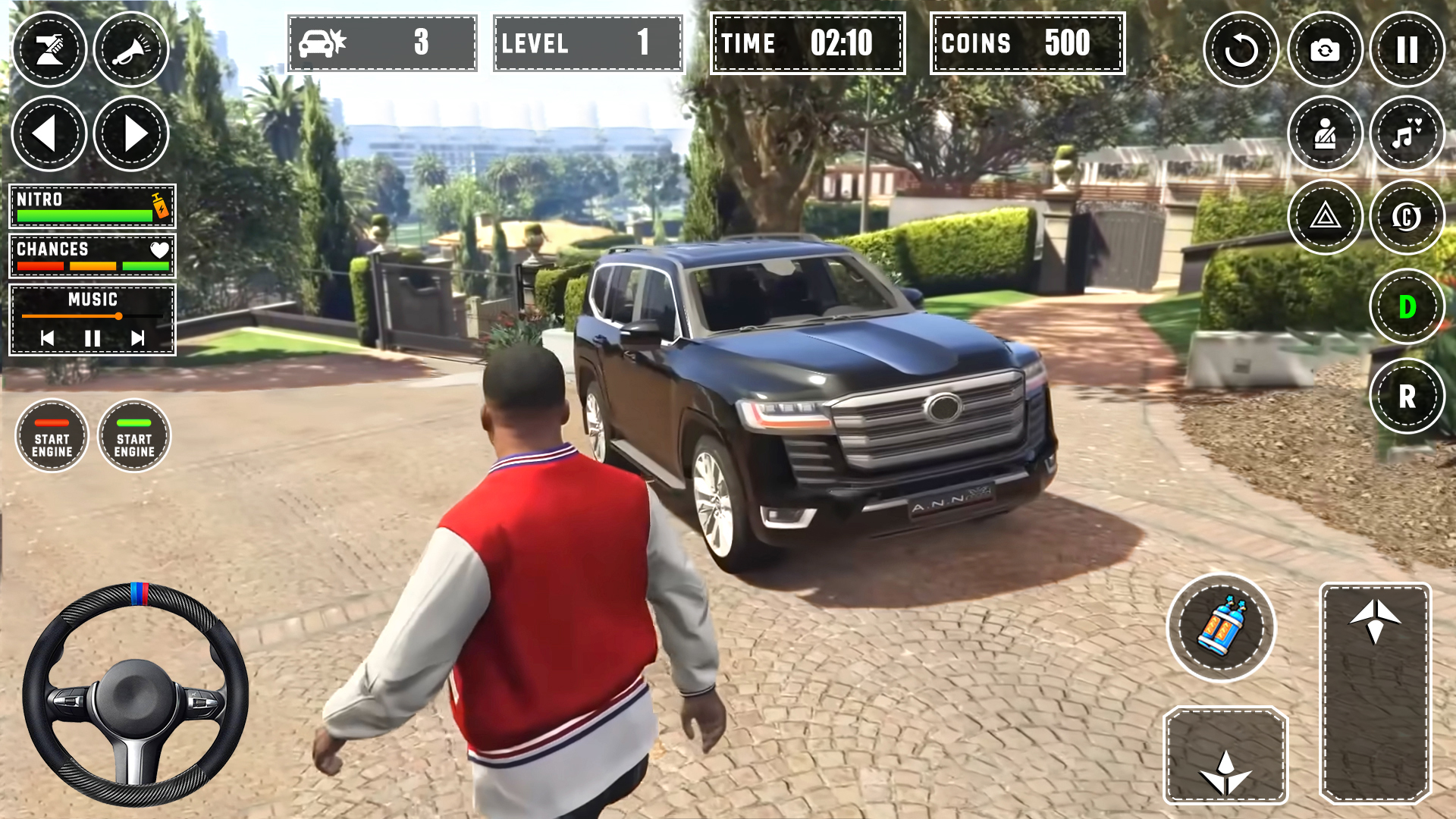The width and height of the screenshot is (1456, 819).
Task: Turn on the right arrow indicator
Action: tap(131, 134)
